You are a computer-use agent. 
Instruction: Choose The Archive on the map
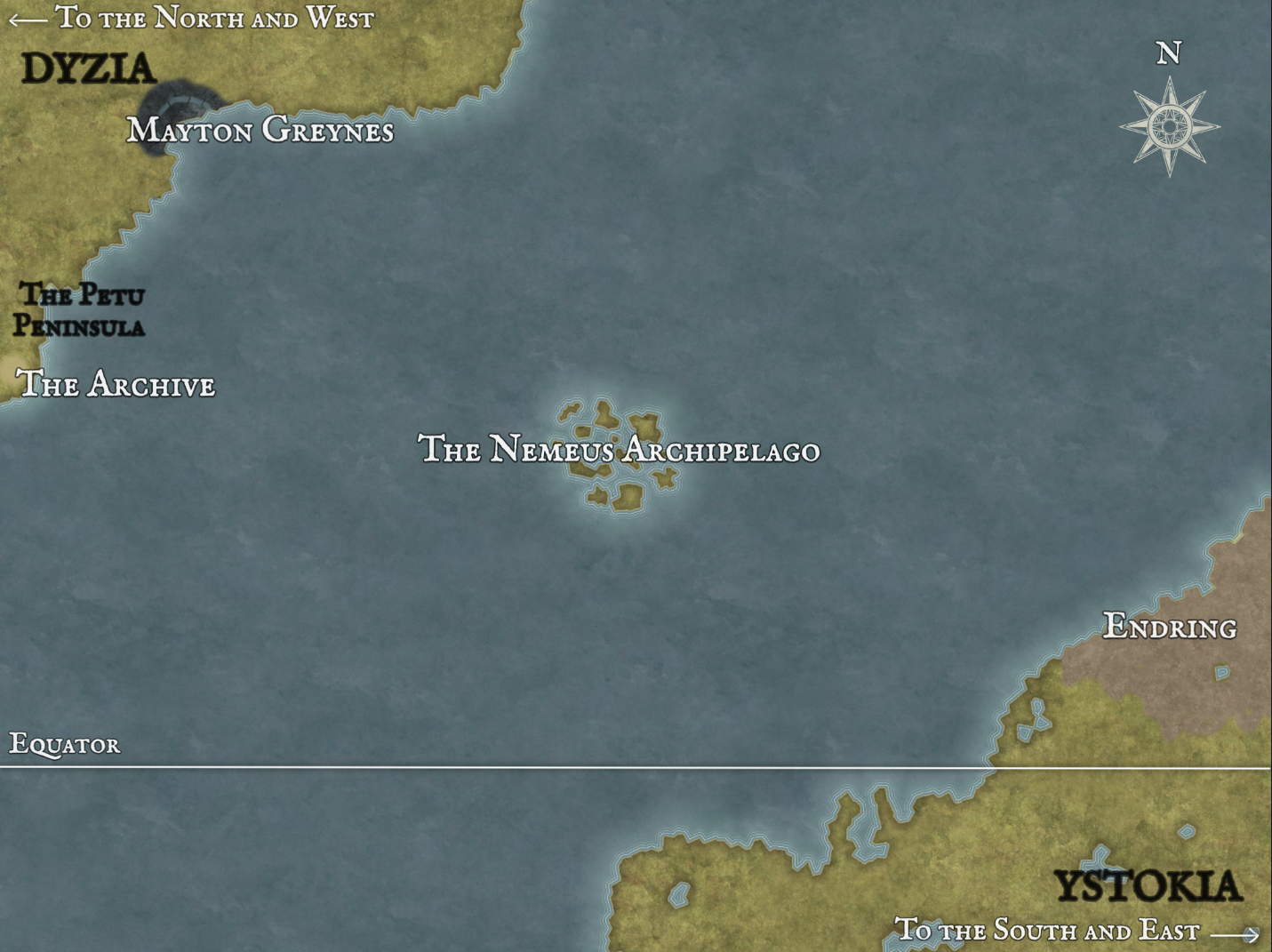coord(116,384)
